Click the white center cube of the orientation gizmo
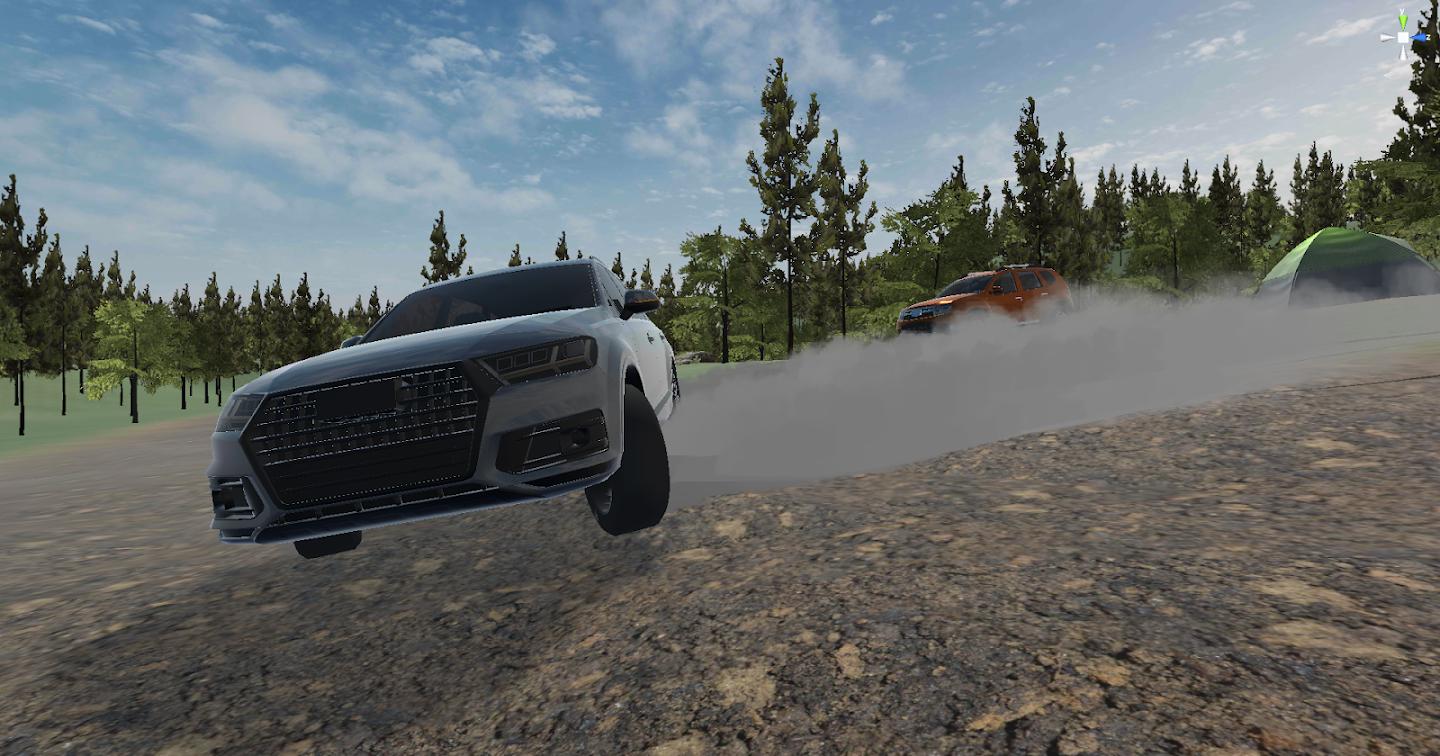 [x=1403, y=39]
